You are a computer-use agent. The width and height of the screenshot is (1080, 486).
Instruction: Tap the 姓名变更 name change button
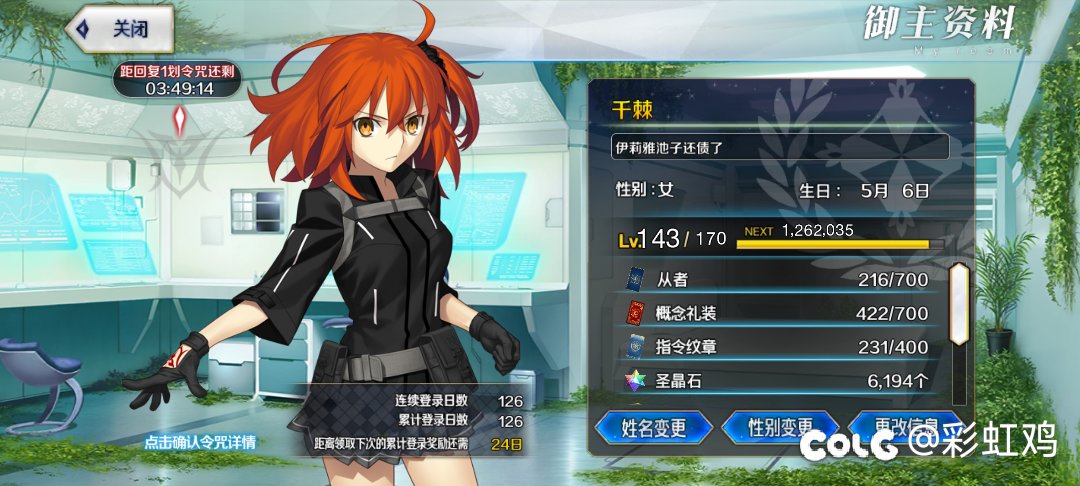point(653,429)
